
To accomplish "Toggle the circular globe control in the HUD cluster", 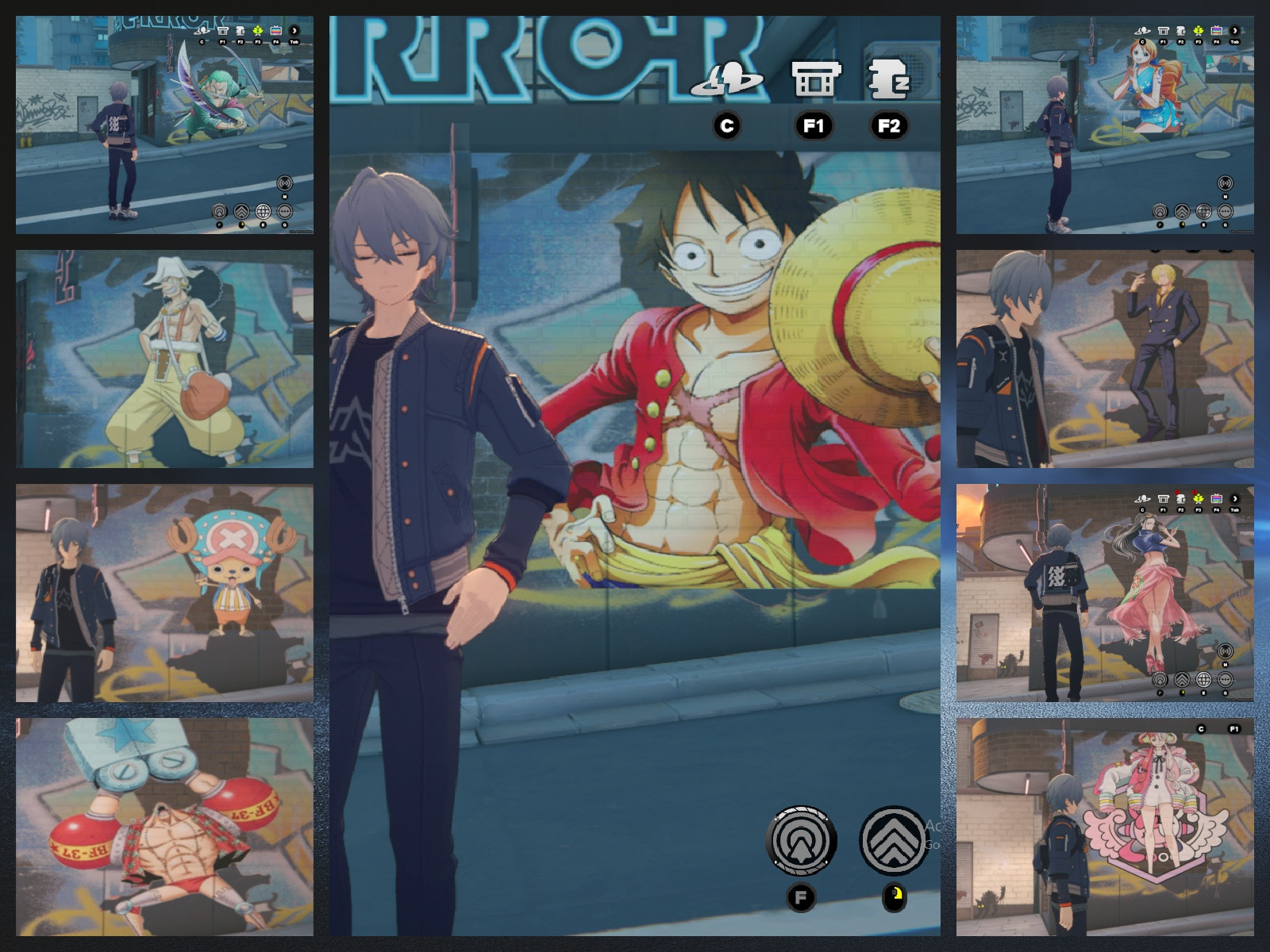I will point(263,211).
